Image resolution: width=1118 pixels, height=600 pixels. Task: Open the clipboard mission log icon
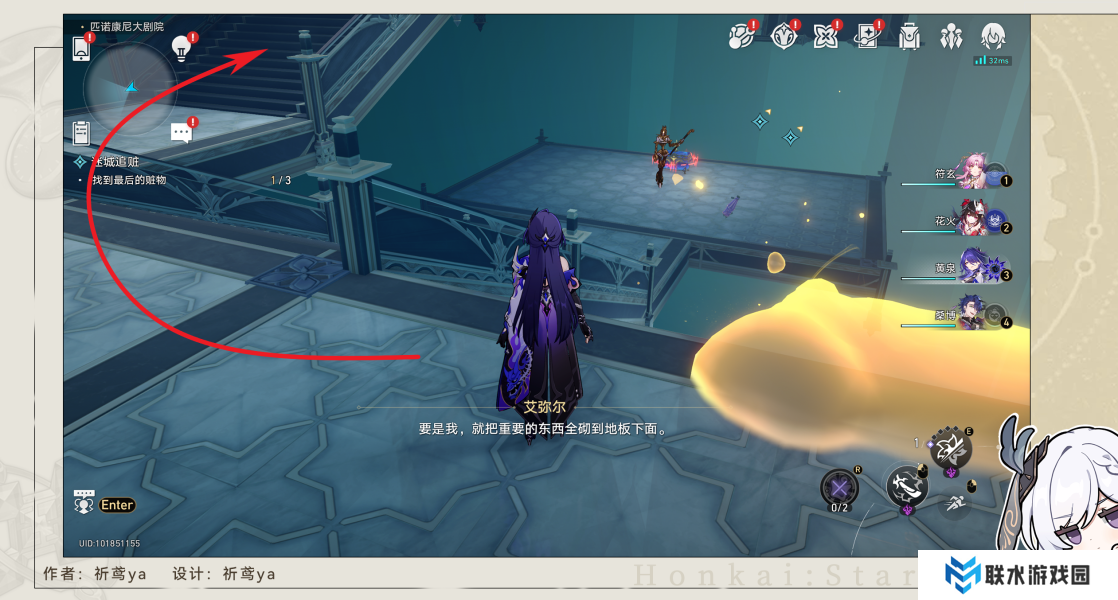click(82, 133)
